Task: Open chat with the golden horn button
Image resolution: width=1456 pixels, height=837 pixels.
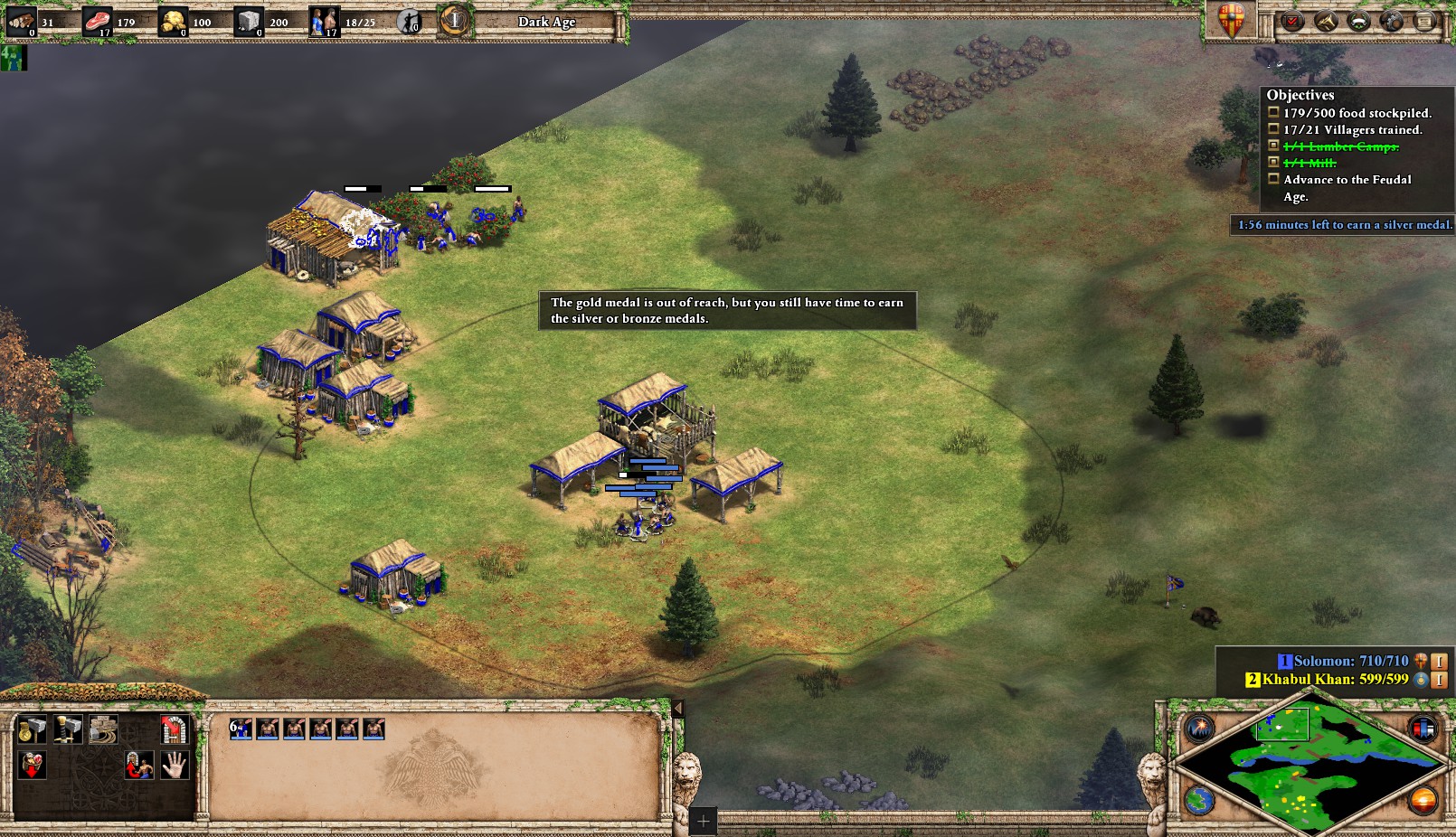Action: point(1326,21)
